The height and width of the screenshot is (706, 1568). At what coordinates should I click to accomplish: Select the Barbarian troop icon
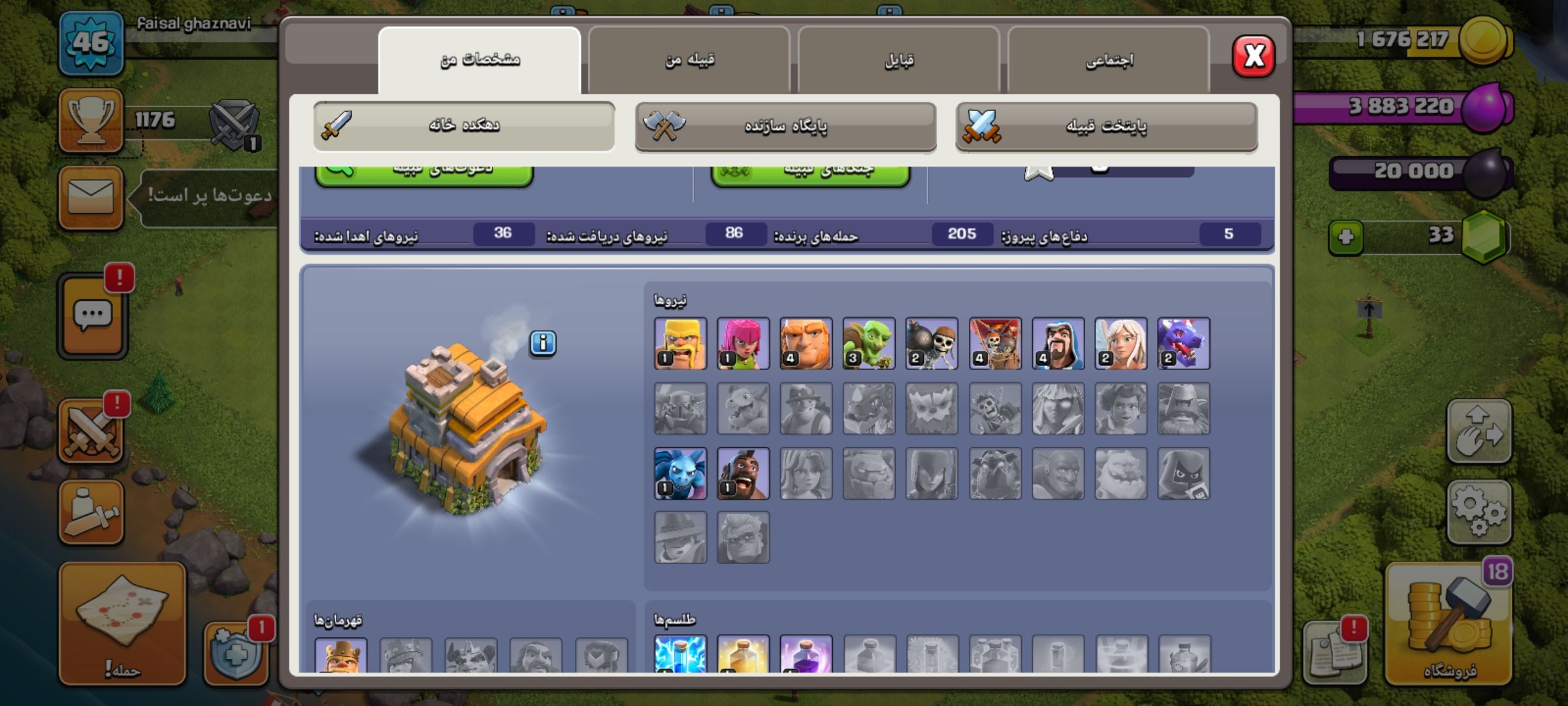click(680, 344)
